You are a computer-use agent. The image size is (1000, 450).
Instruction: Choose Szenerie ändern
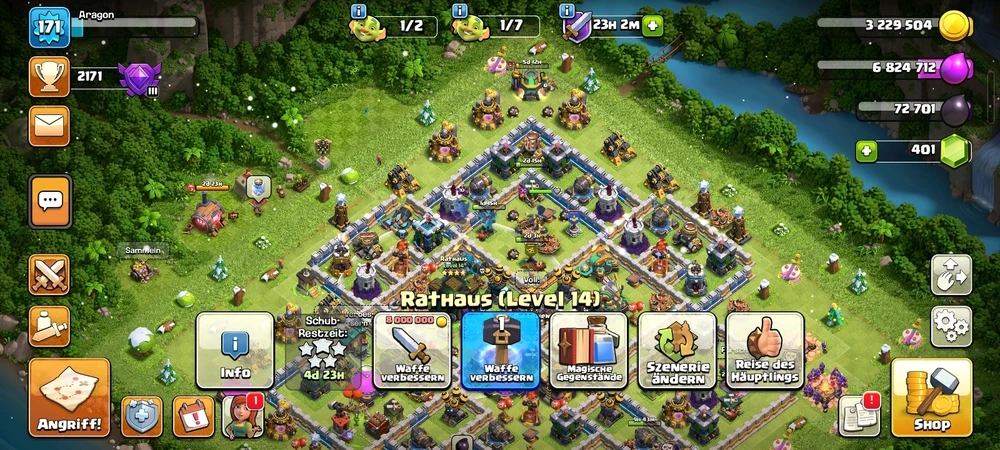pyautogui.click(x=676, y=350)
